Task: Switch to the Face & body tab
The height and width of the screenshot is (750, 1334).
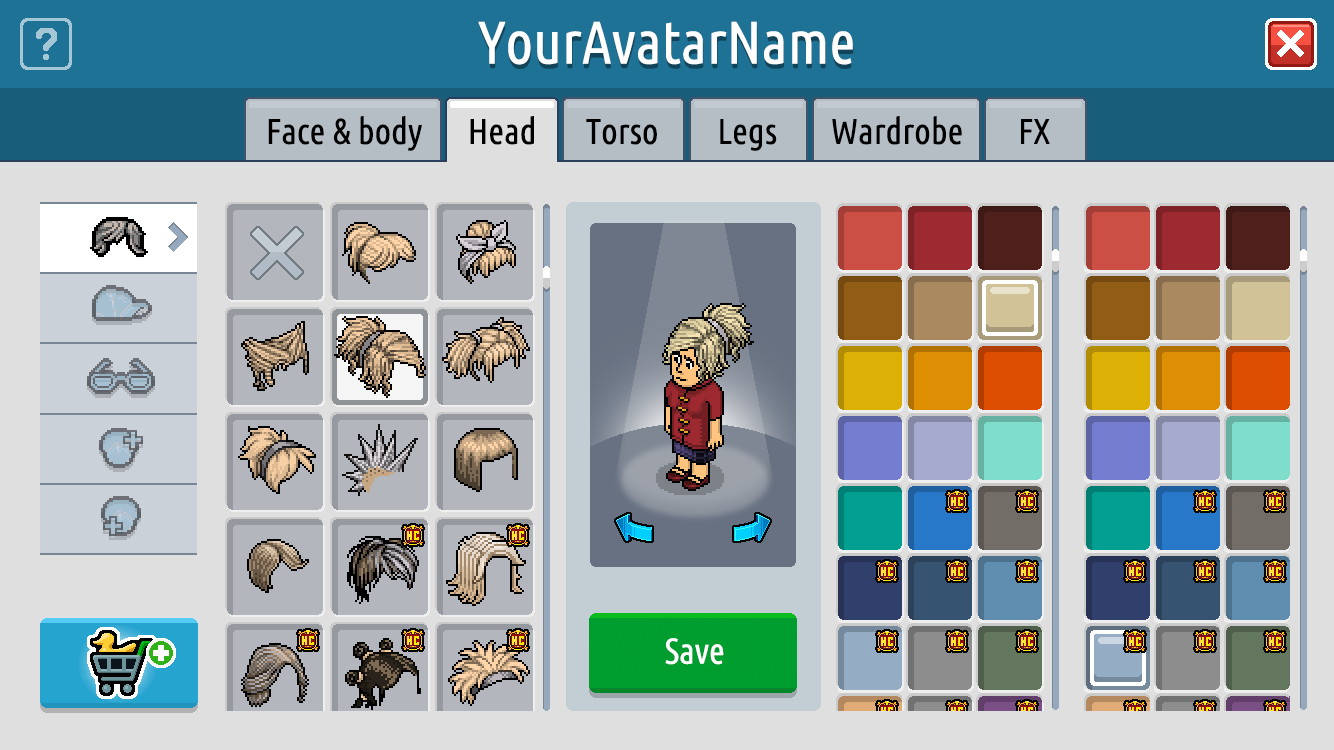Action: click(343, 131)
